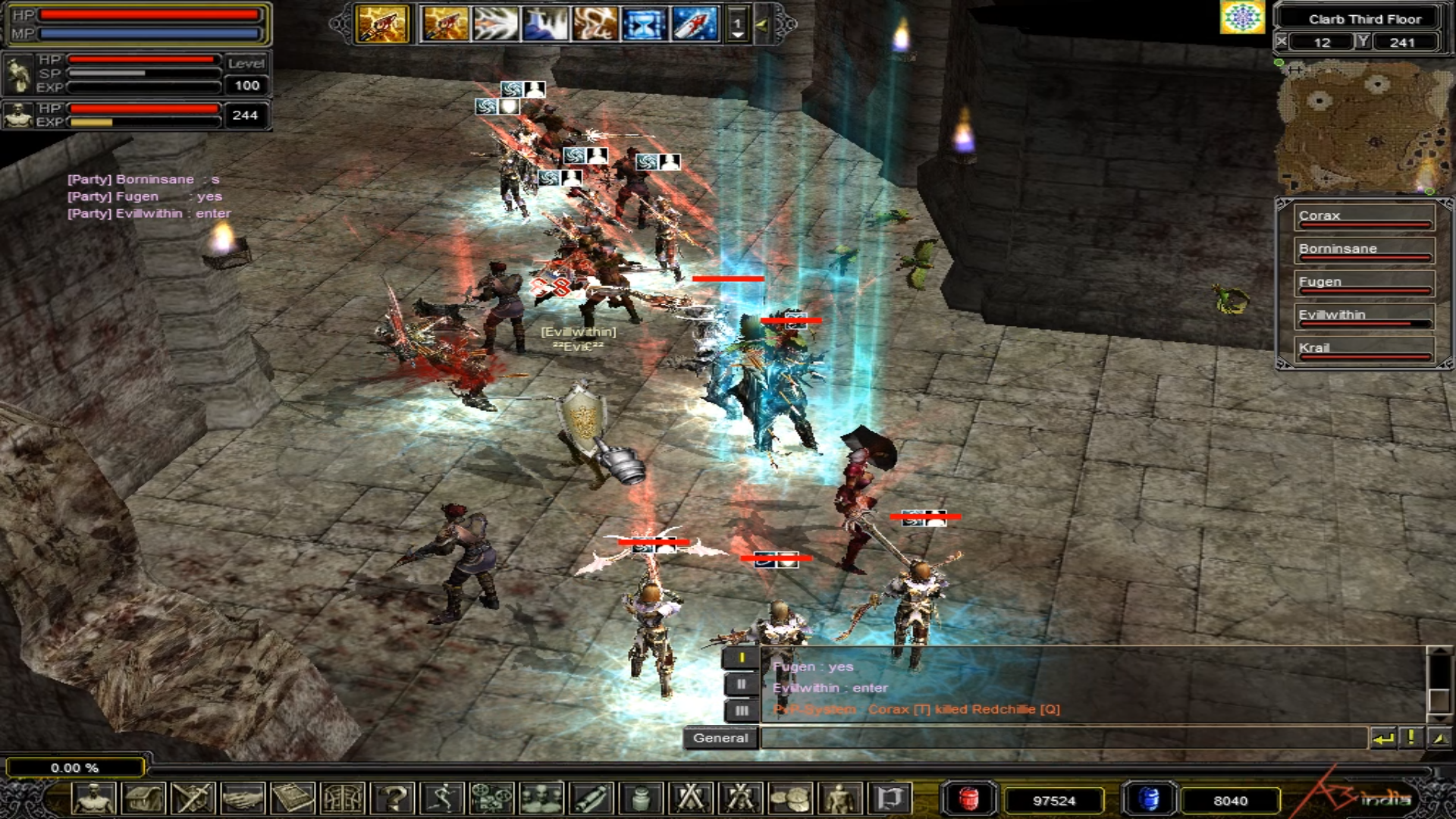The height and width of the screenshot is (819, 1456).
Task: Open the character status button
Action: 94,799
